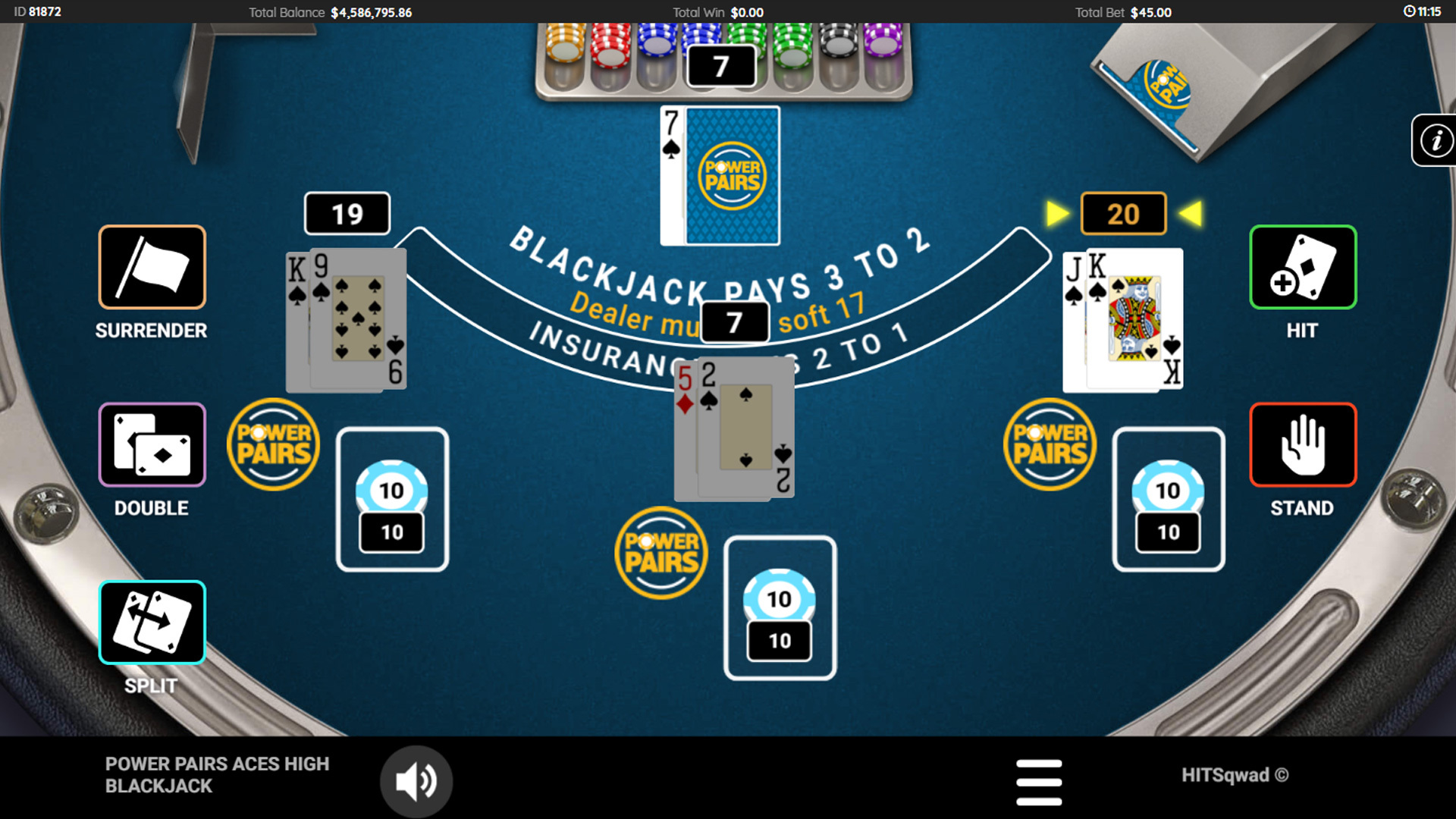
Task: Click the Power Pairs badge near the left hand
Action: pyautogui.click(x=273, y=443)
